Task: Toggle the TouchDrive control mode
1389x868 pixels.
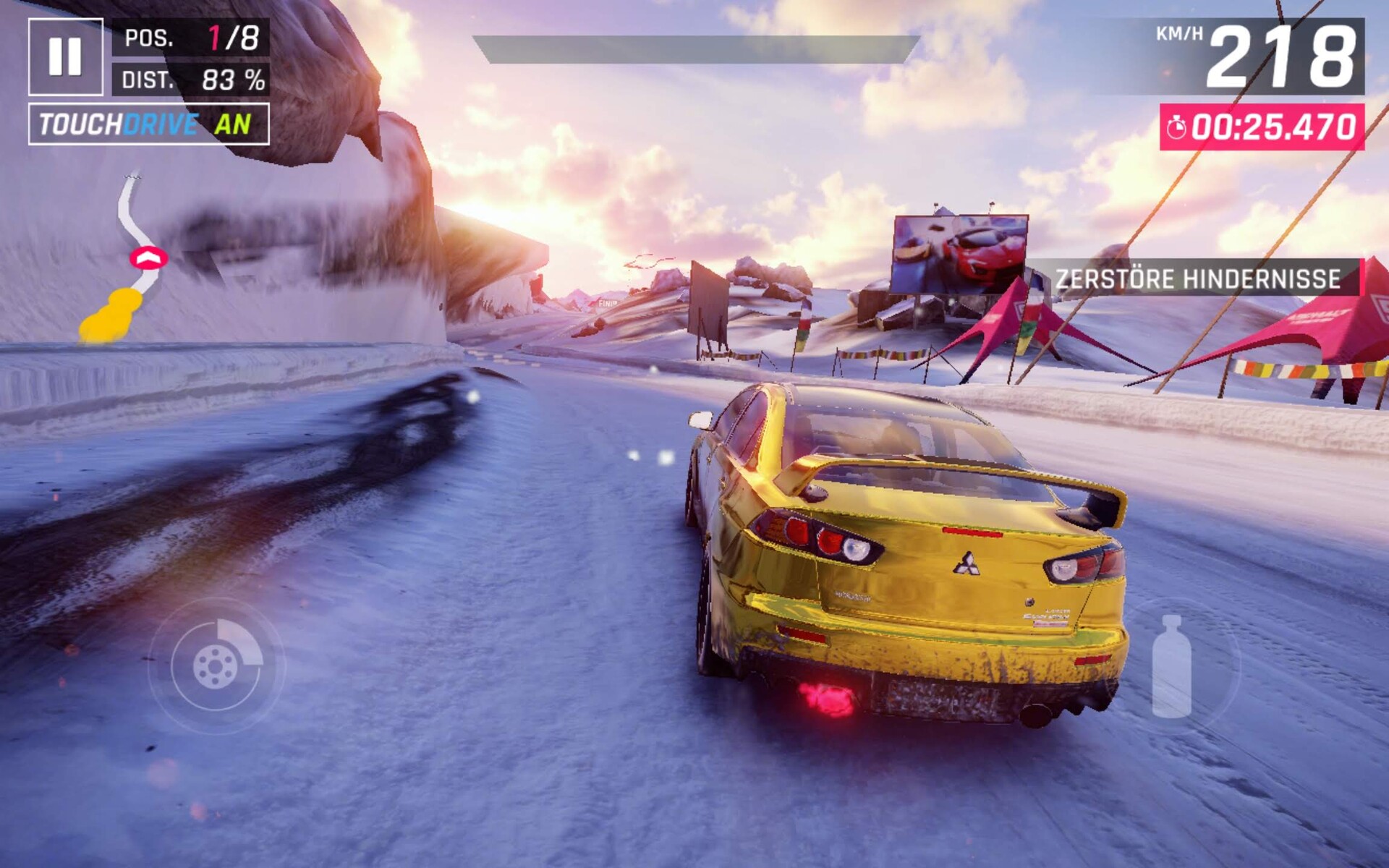Action: click(x=148, y=124)
